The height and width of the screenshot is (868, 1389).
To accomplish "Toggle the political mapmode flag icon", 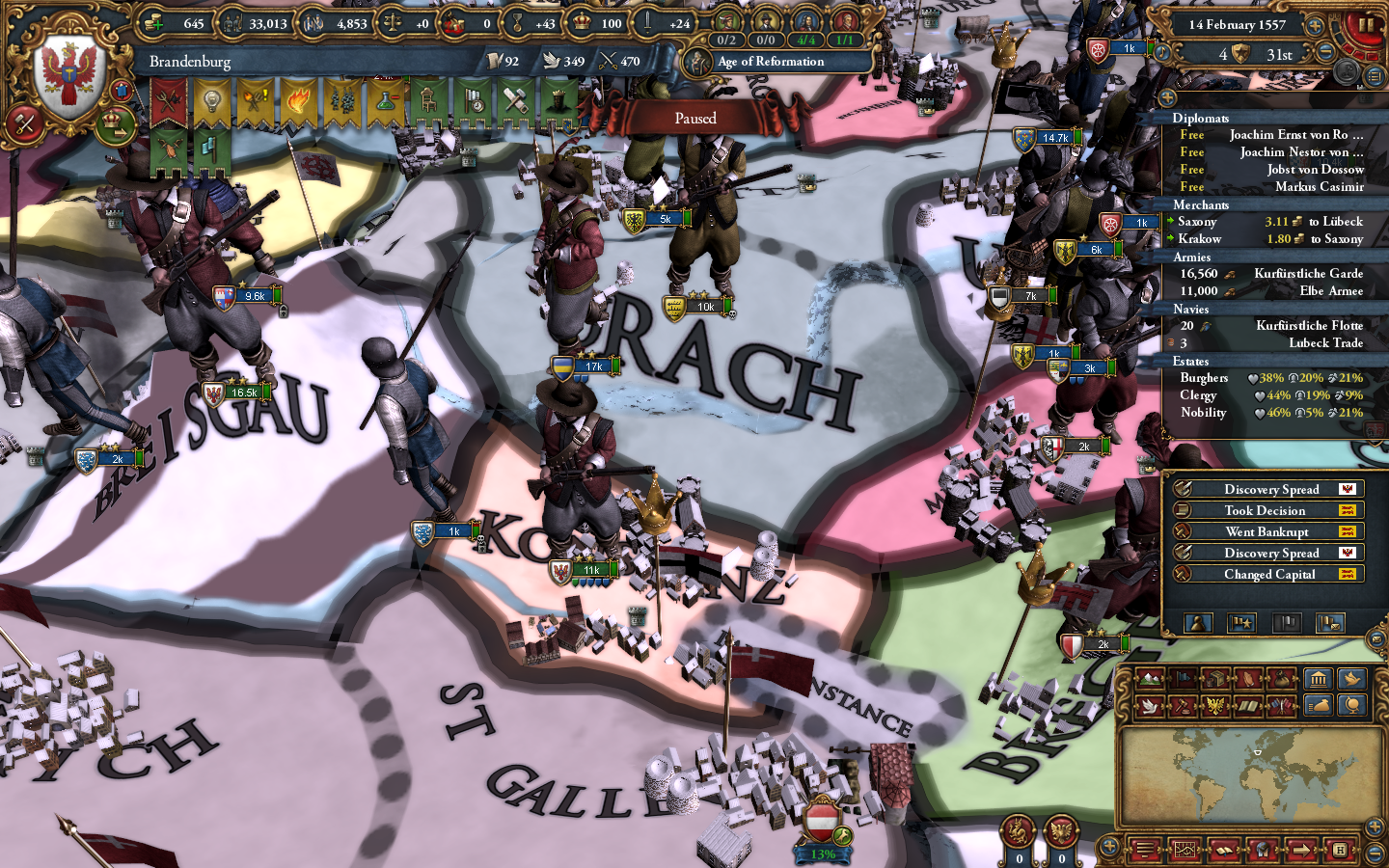I will pyautogui.click(x=1183, y=678).
